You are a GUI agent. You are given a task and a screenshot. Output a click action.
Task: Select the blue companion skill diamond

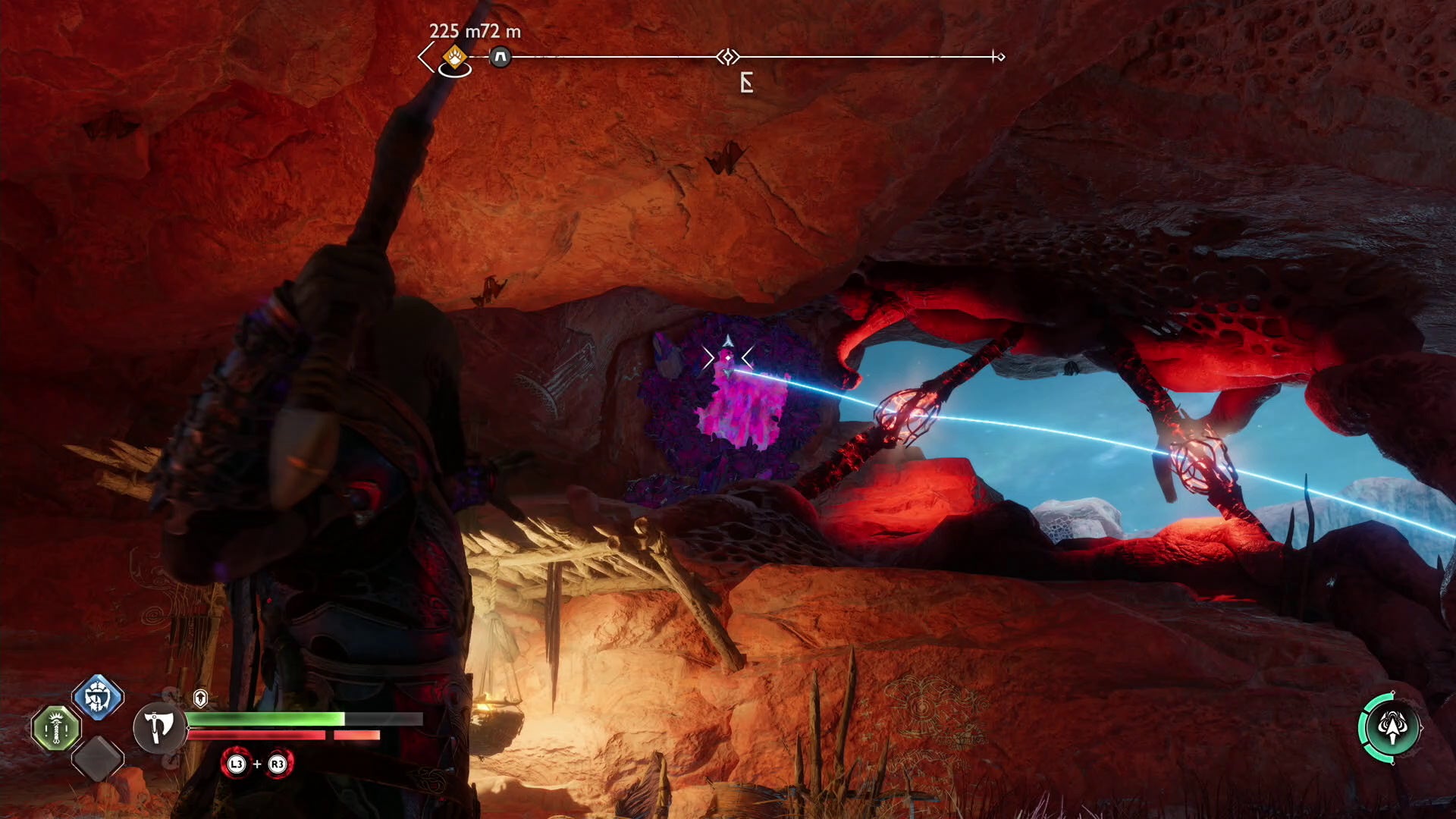click(96, 698)
